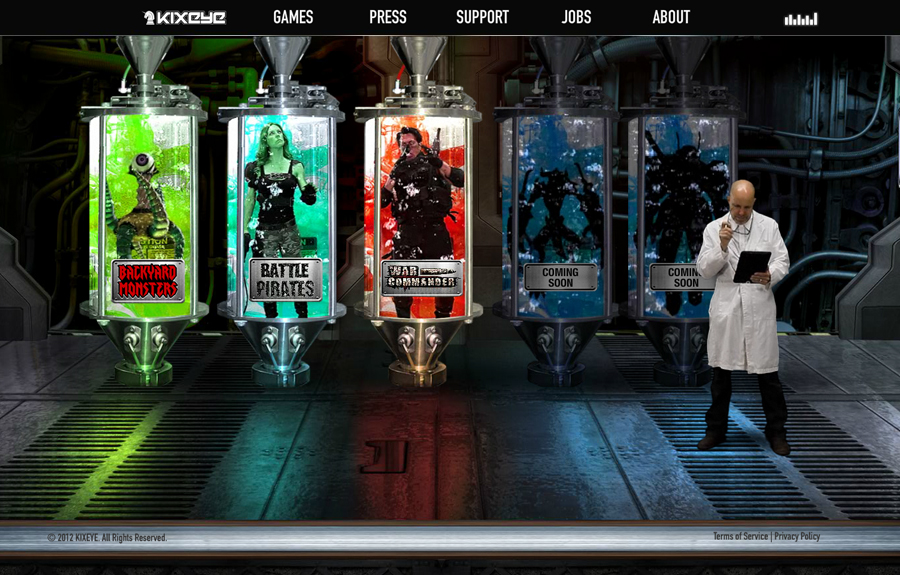The height and width of the screenshot is (575, 900).
Task: Go to the Press page
Action: 387,17
